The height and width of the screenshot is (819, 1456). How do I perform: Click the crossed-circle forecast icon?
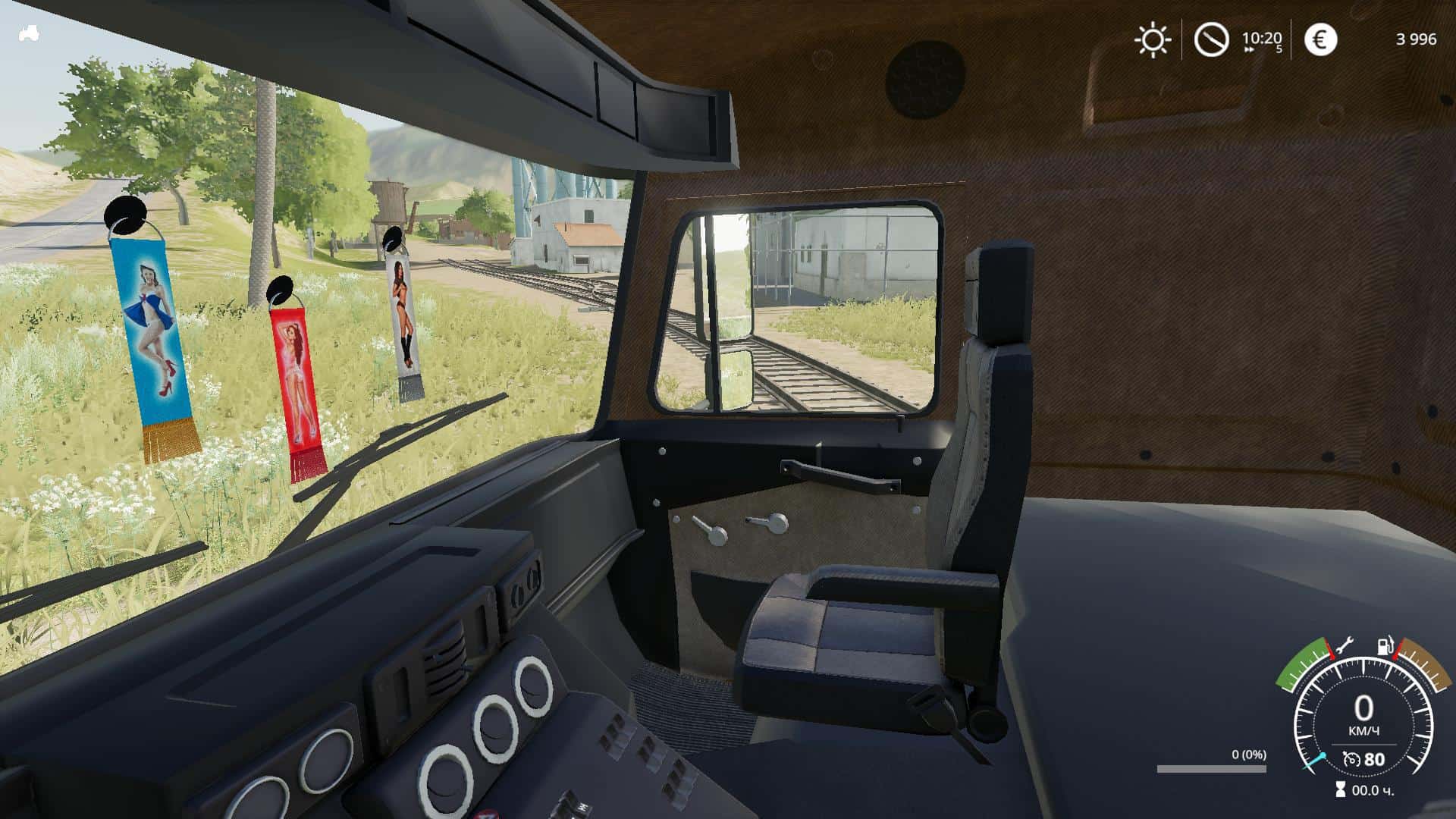[1211, 39]
